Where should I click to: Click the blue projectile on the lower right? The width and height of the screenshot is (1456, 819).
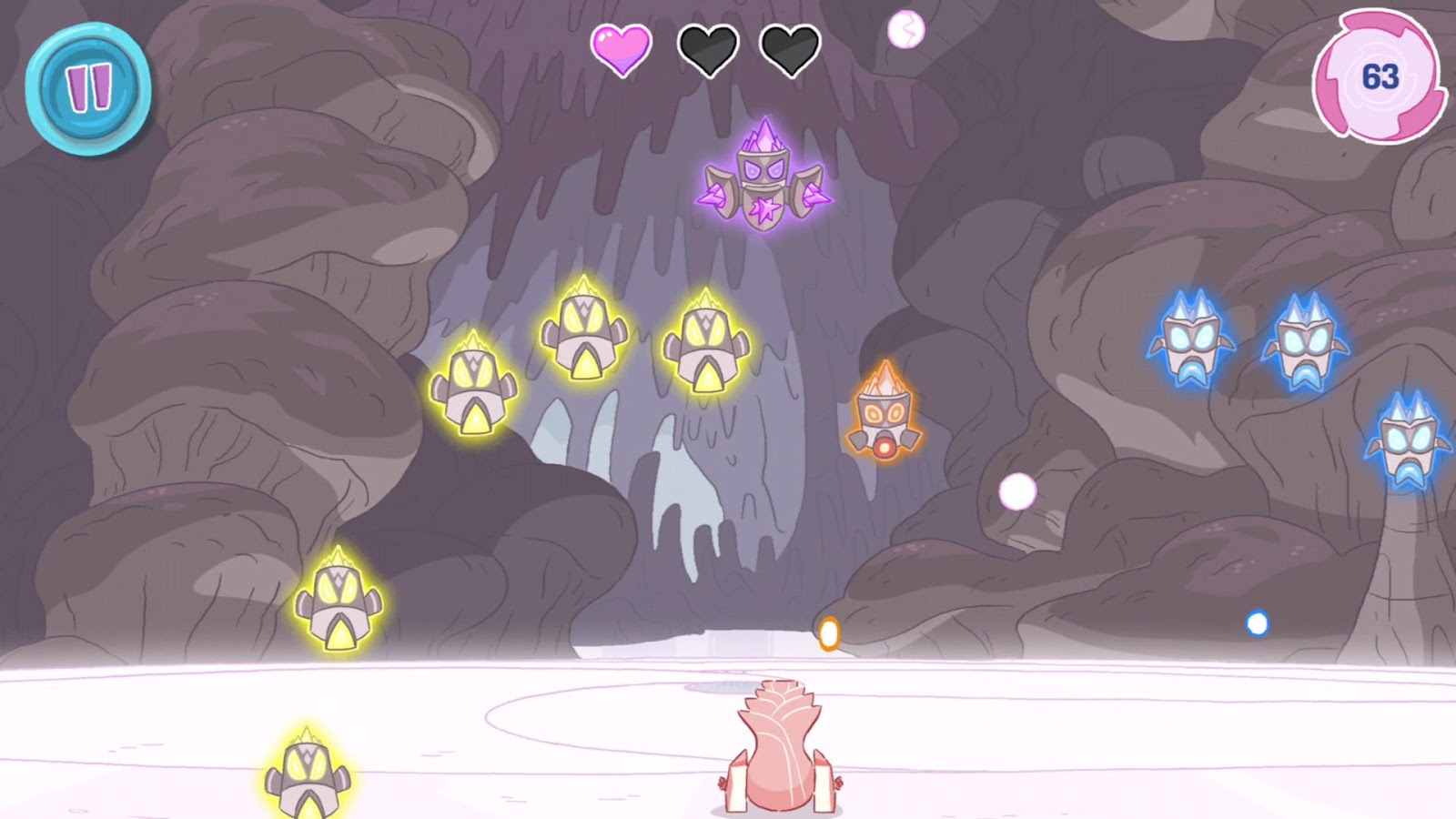click(1259, 622)
